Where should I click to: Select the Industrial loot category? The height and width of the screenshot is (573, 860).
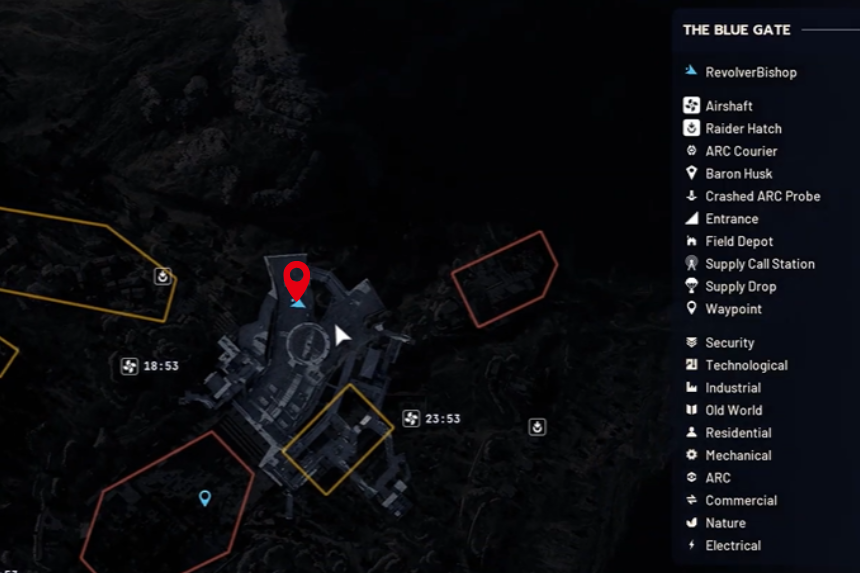pyautogui.click(x=732, y=388)
